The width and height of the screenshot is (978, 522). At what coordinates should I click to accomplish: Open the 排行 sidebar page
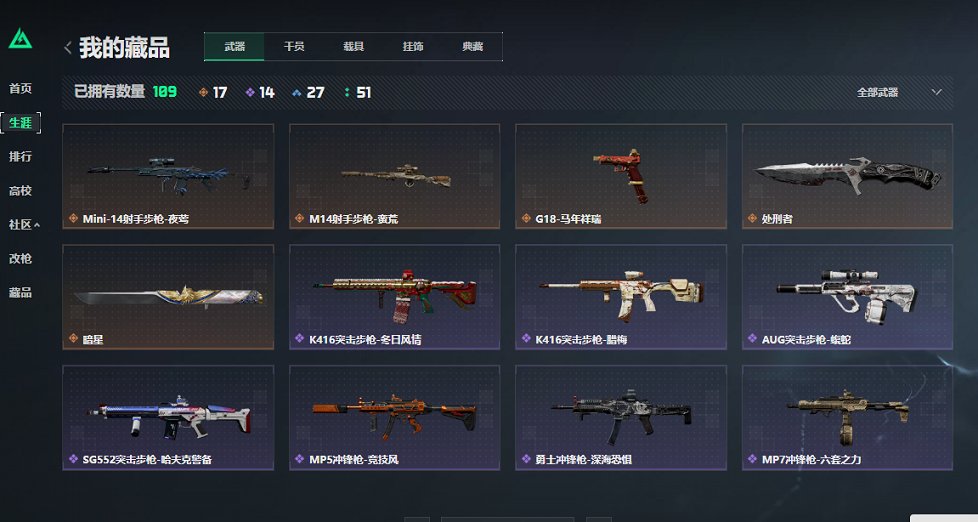tap(20, 157)
